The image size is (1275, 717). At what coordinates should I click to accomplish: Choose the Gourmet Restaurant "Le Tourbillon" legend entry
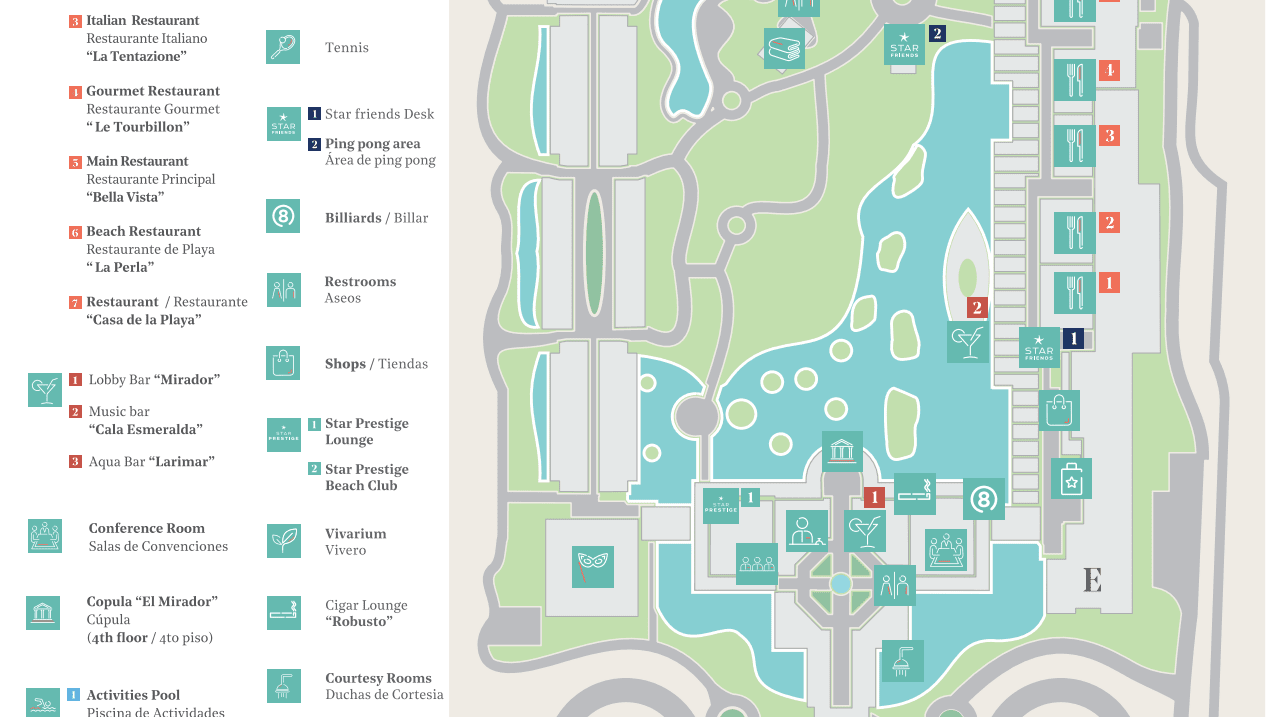click(x=152, y=109)
